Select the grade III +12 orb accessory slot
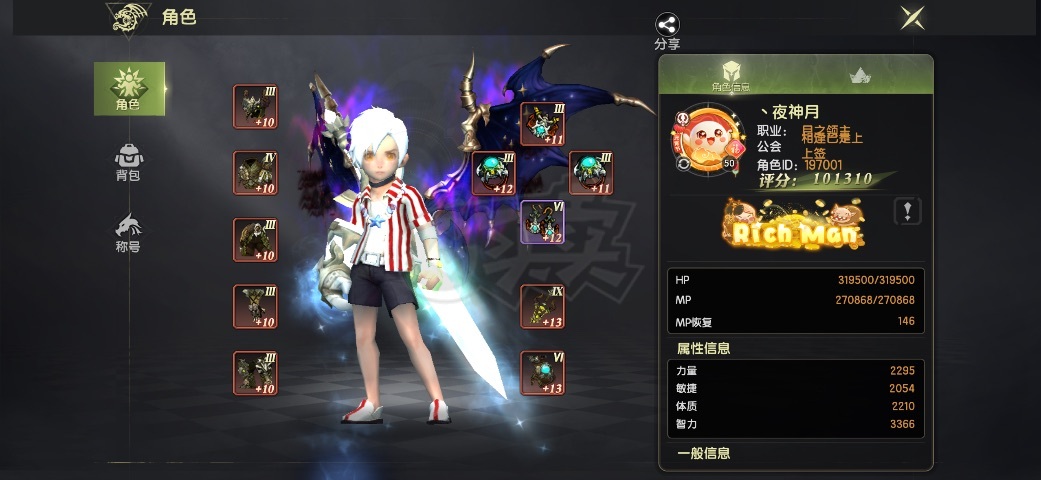Image resolution: width=1041 pixels, height=480 pixels. click(494, 173)
